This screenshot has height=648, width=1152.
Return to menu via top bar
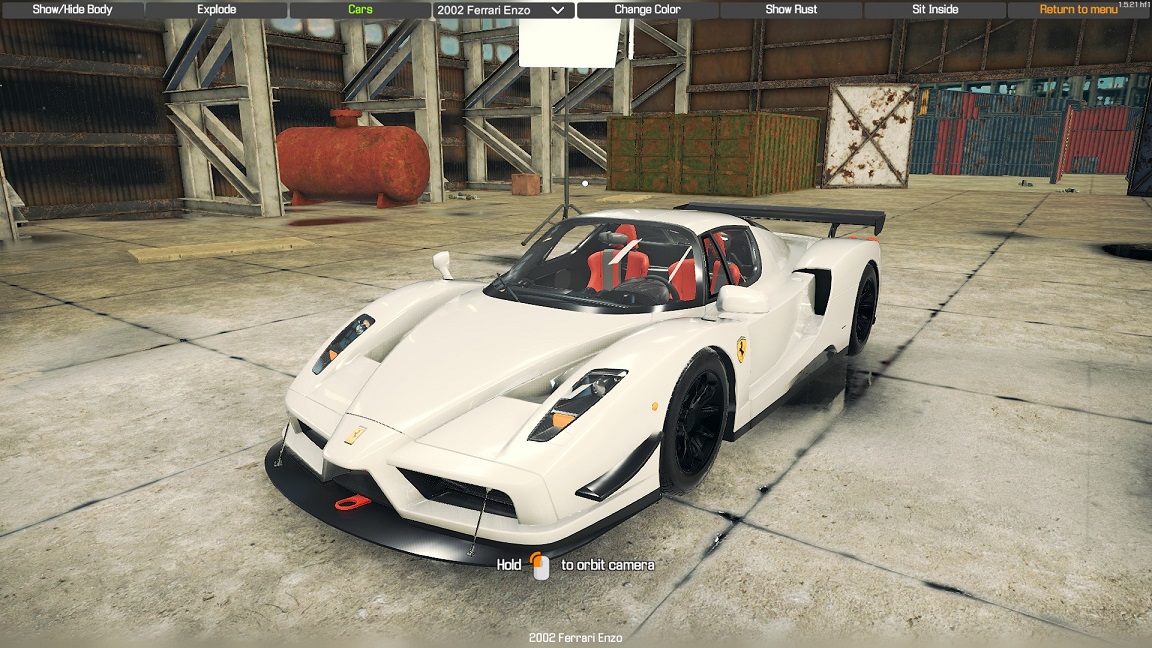[1078, 10]
